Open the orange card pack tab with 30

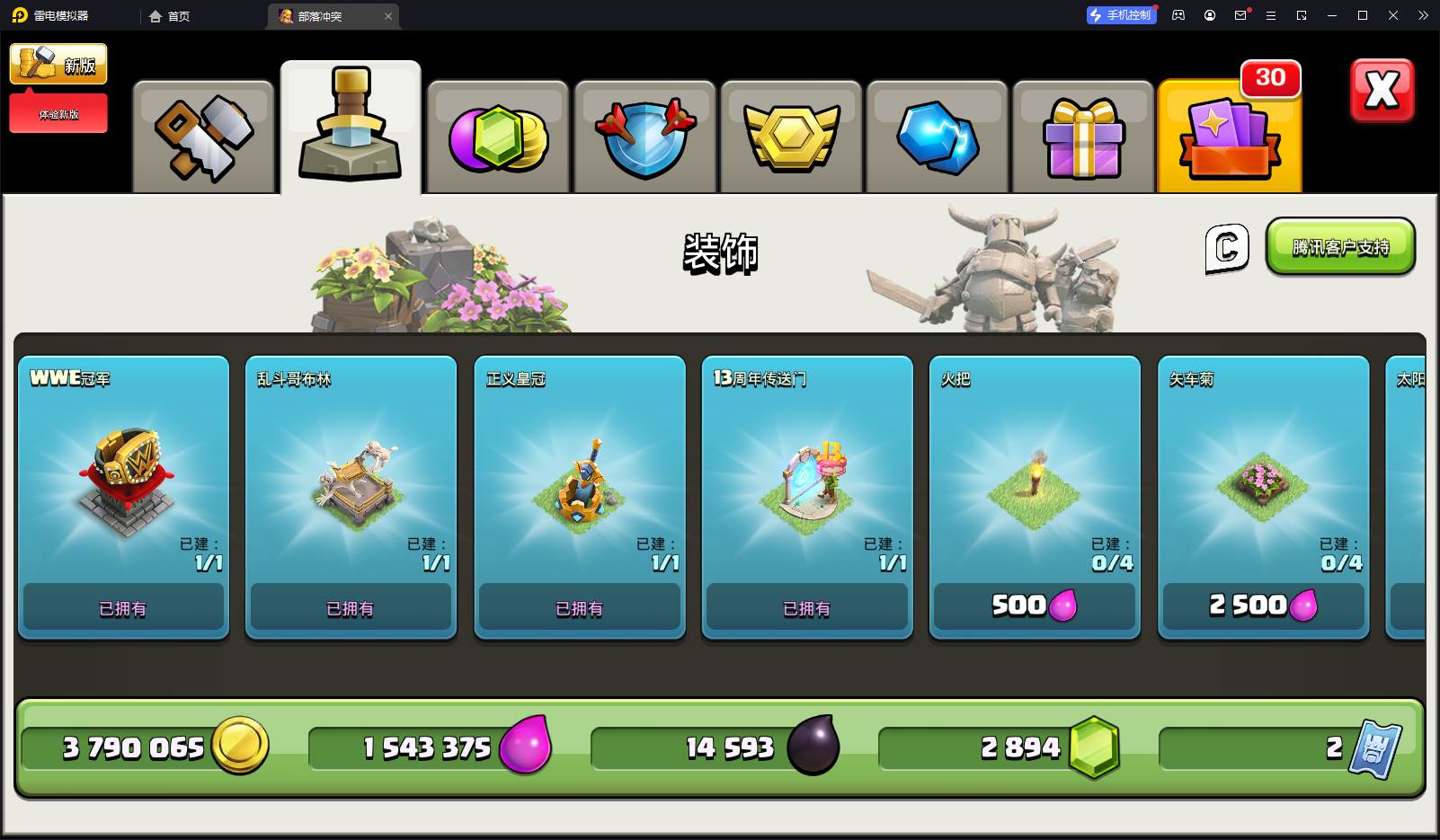pos(1230,137)
